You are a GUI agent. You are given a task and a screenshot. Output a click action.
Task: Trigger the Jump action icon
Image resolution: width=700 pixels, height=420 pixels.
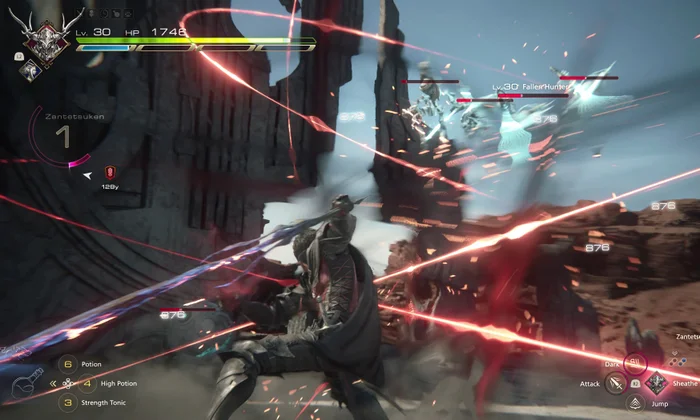(637, 402)
